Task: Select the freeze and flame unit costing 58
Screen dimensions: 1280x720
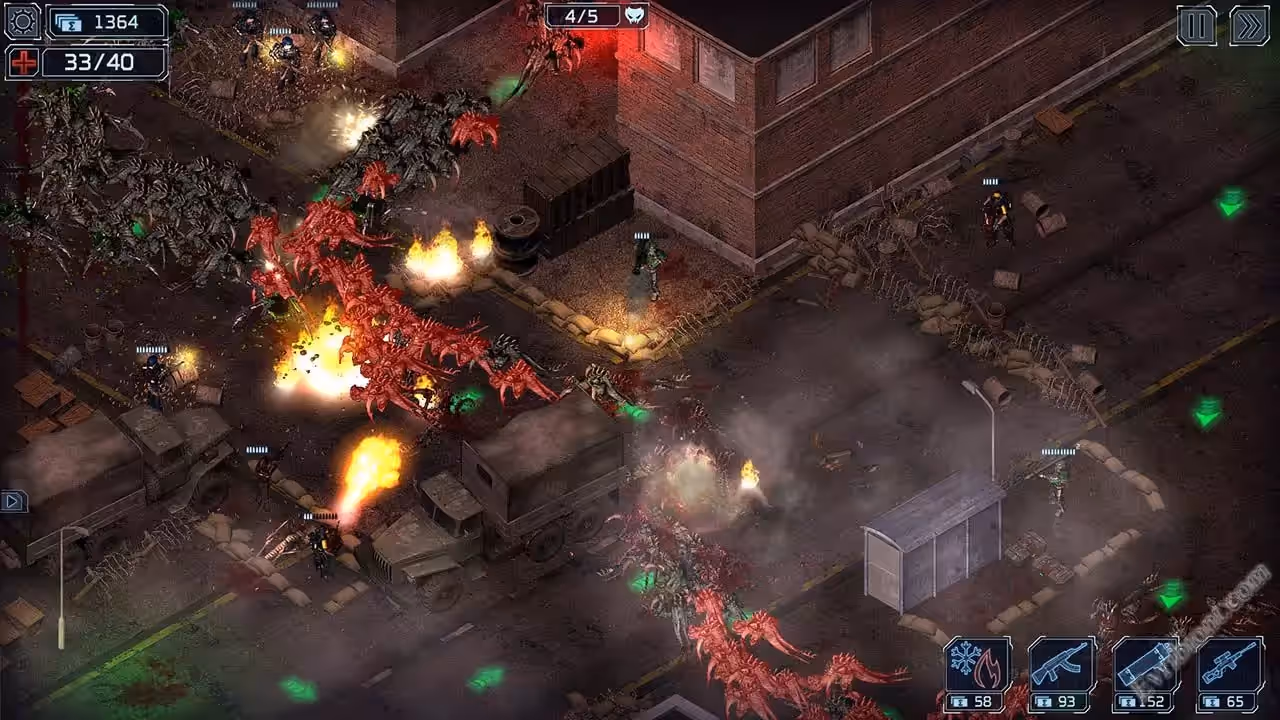Action: pos(977,673)
